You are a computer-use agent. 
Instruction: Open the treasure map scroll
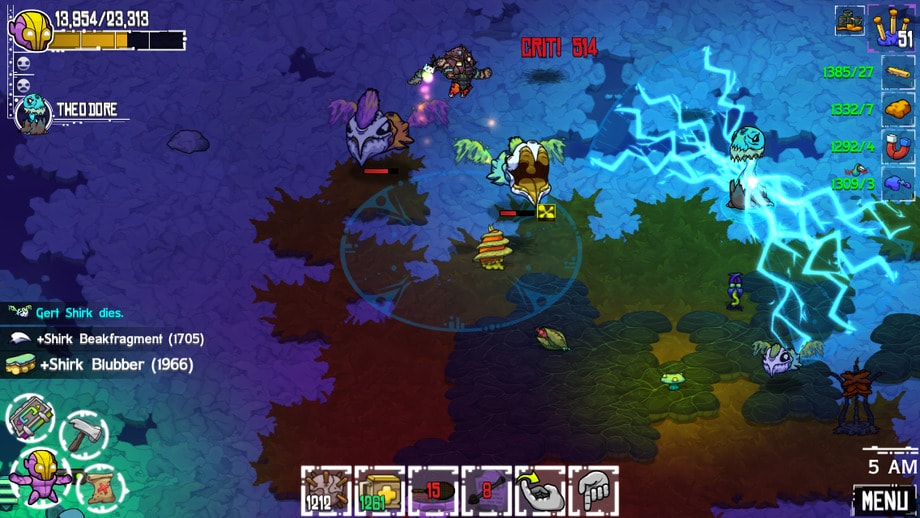(100, 487)
